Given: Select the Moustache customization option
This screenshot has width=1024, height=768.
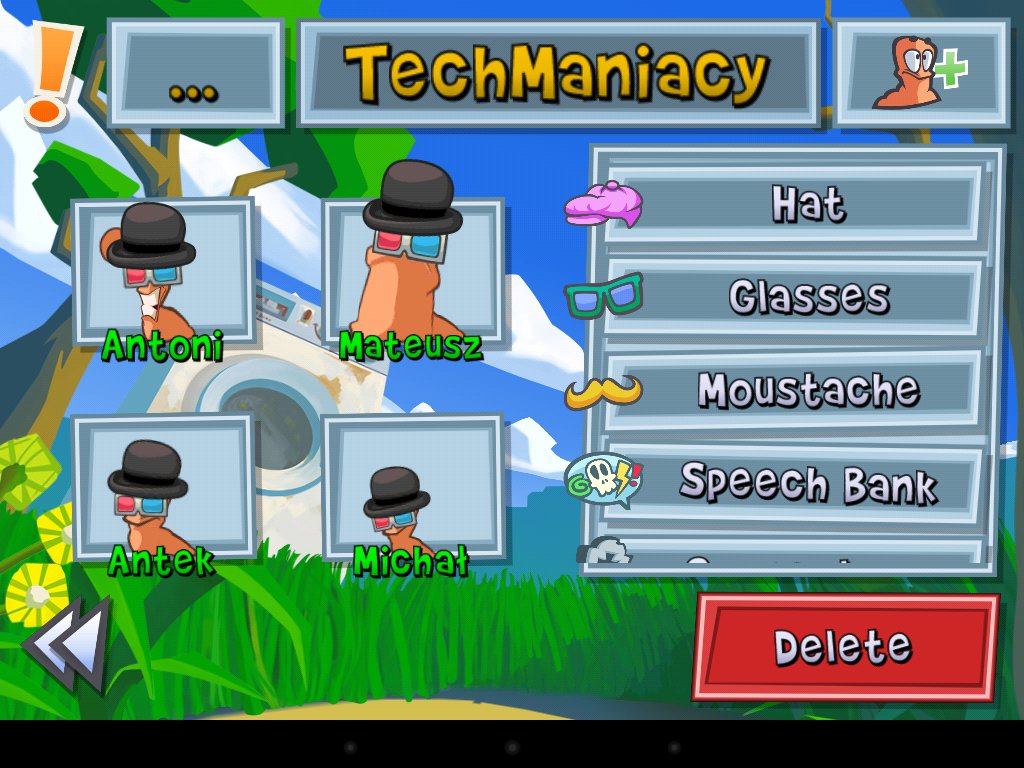Looking at the screenshot, I should [791, 390].
